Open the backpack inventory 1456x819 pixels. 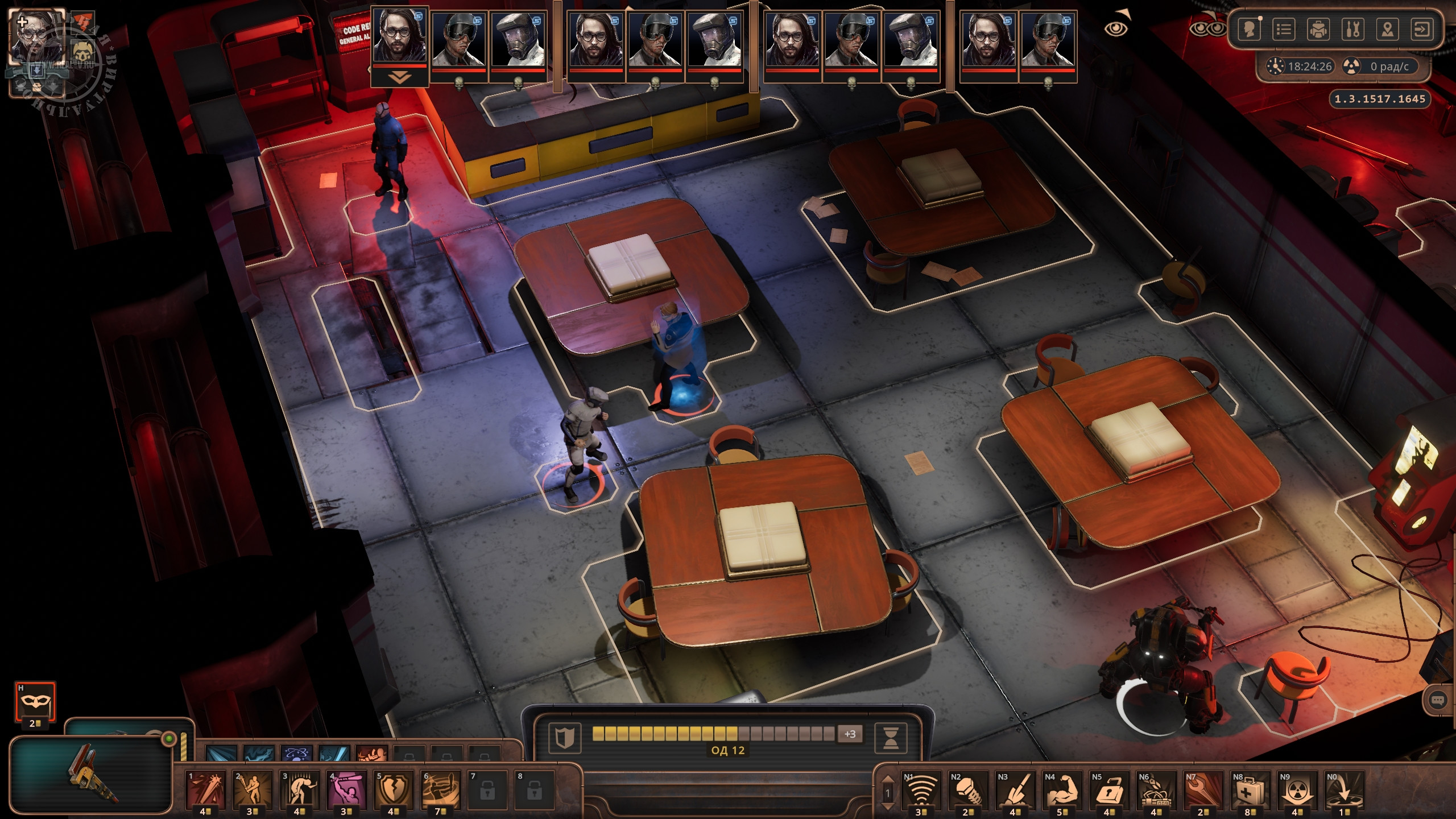[1318, 30]
